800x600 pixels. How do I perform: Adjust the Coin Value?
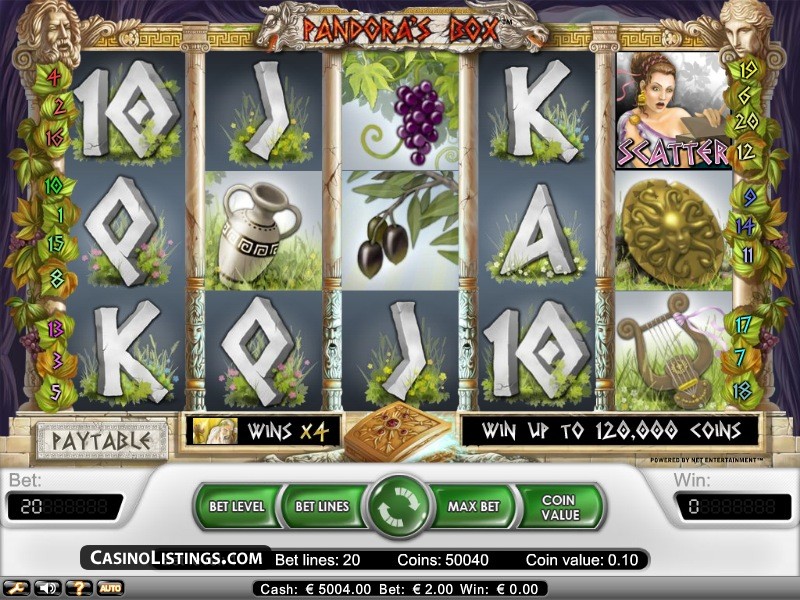[x=560, y=507]
